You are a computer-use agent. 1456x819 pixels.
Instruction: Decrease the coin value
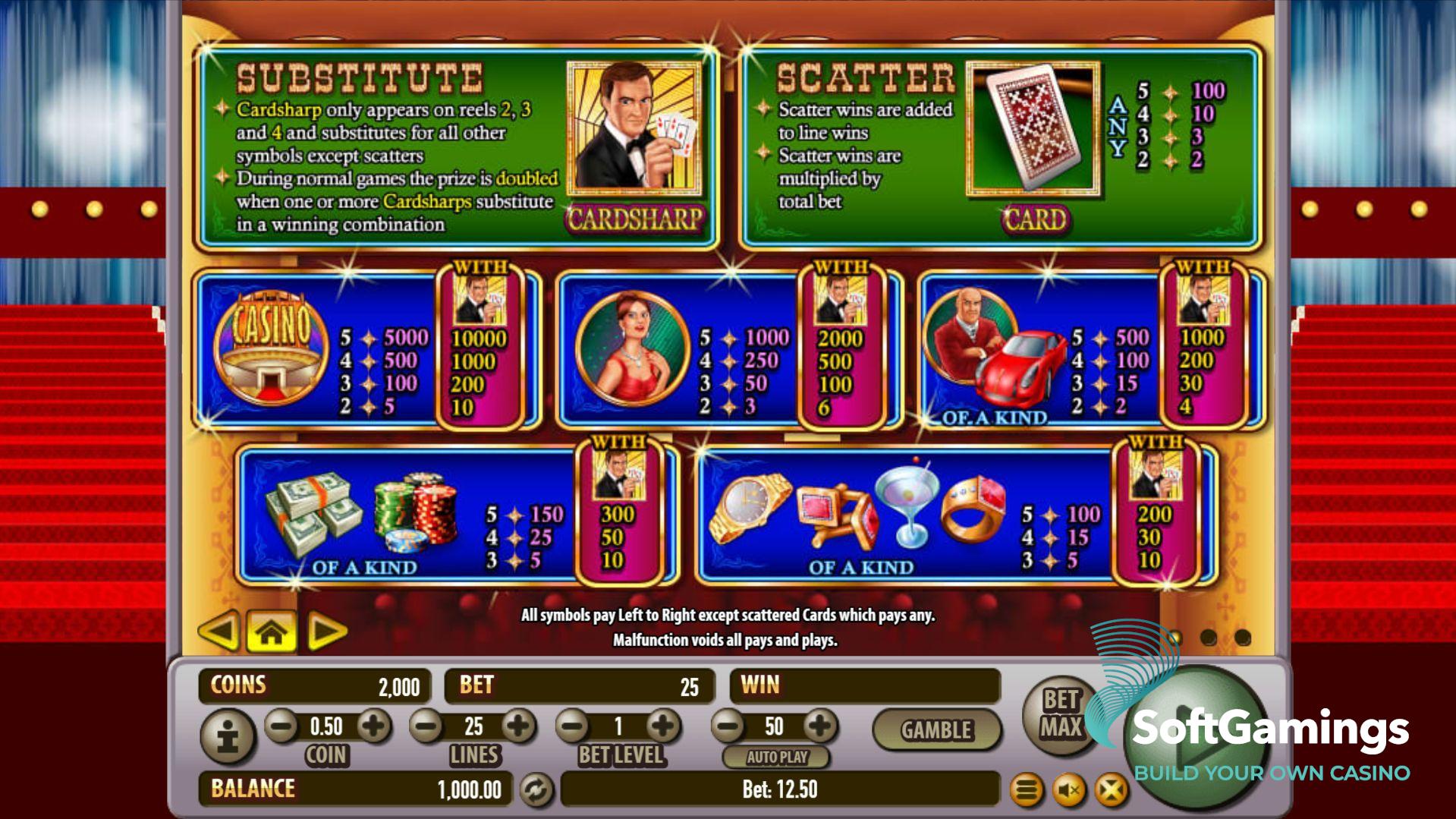(x=281, y=726)
